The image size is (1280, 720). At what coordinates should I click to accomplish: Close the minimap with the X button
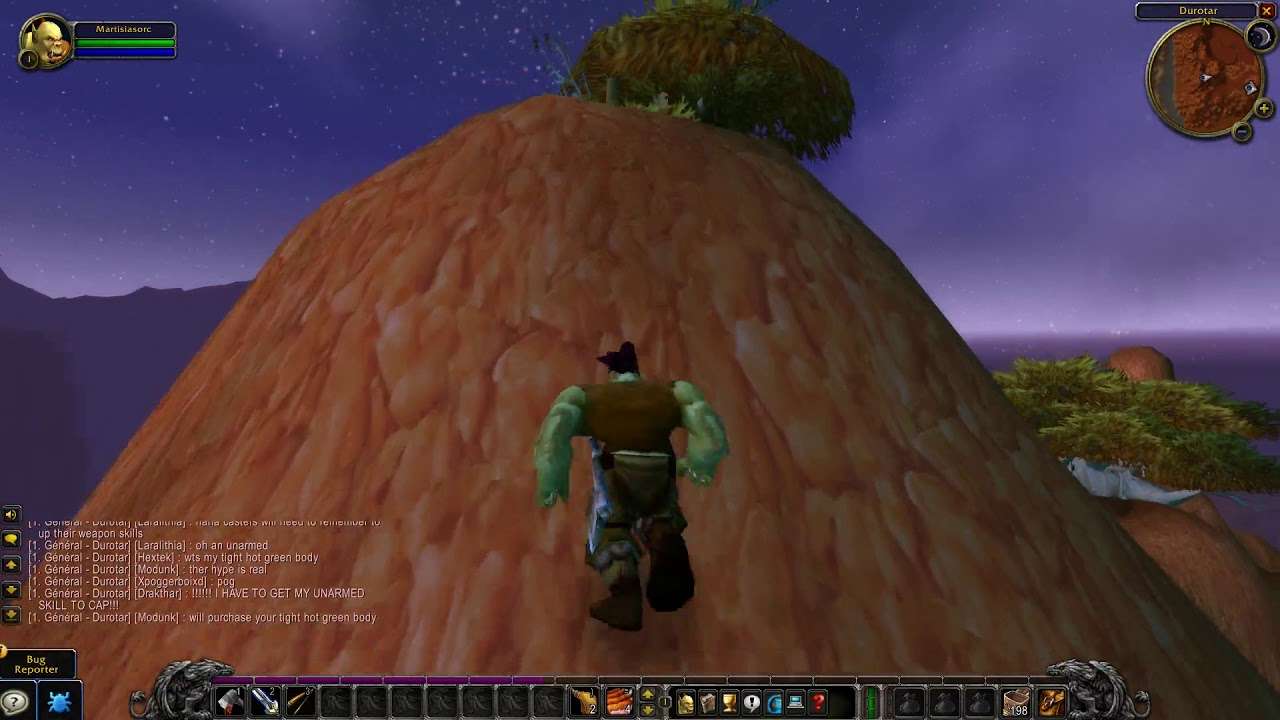click(x=1266, y=11)
